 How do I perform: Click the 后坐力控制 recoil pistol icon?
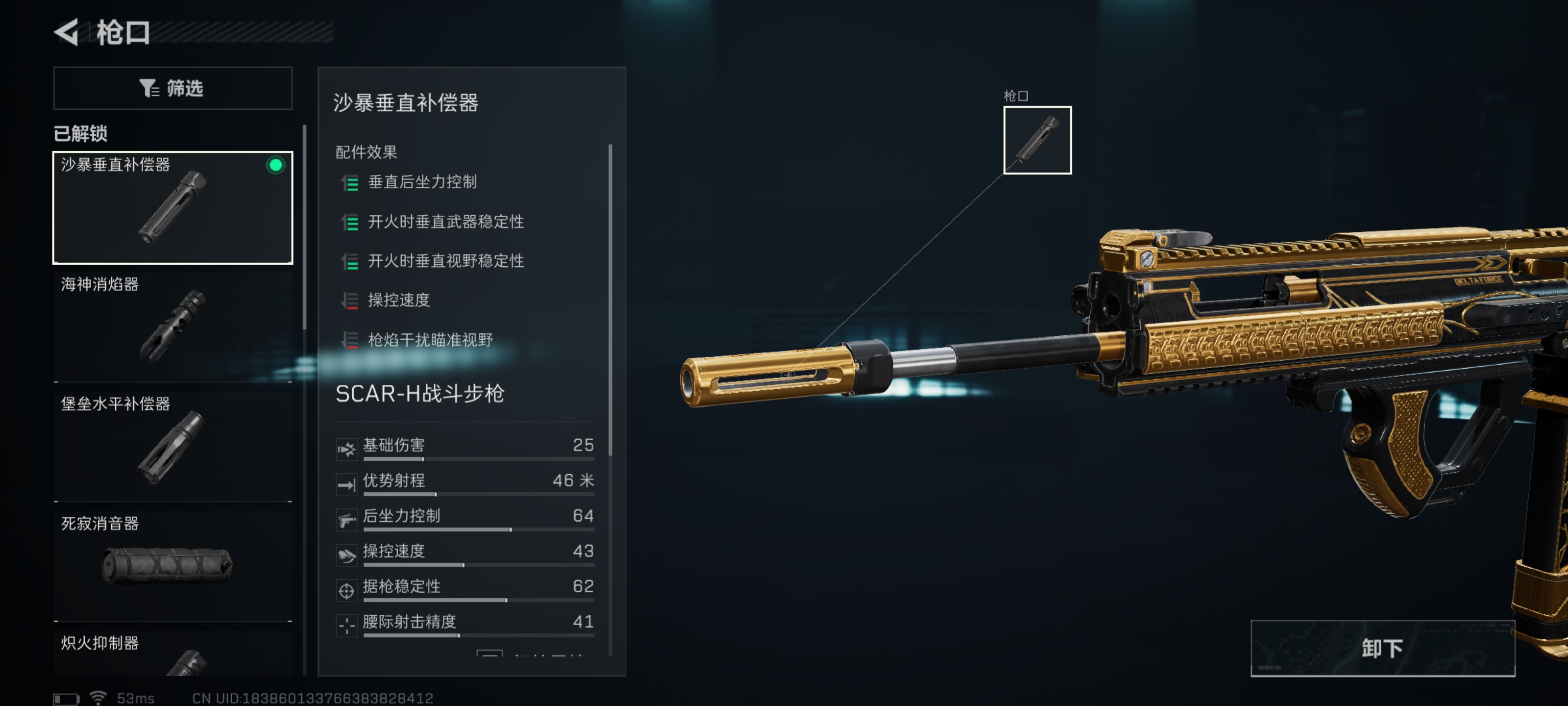tap(347, 521)
